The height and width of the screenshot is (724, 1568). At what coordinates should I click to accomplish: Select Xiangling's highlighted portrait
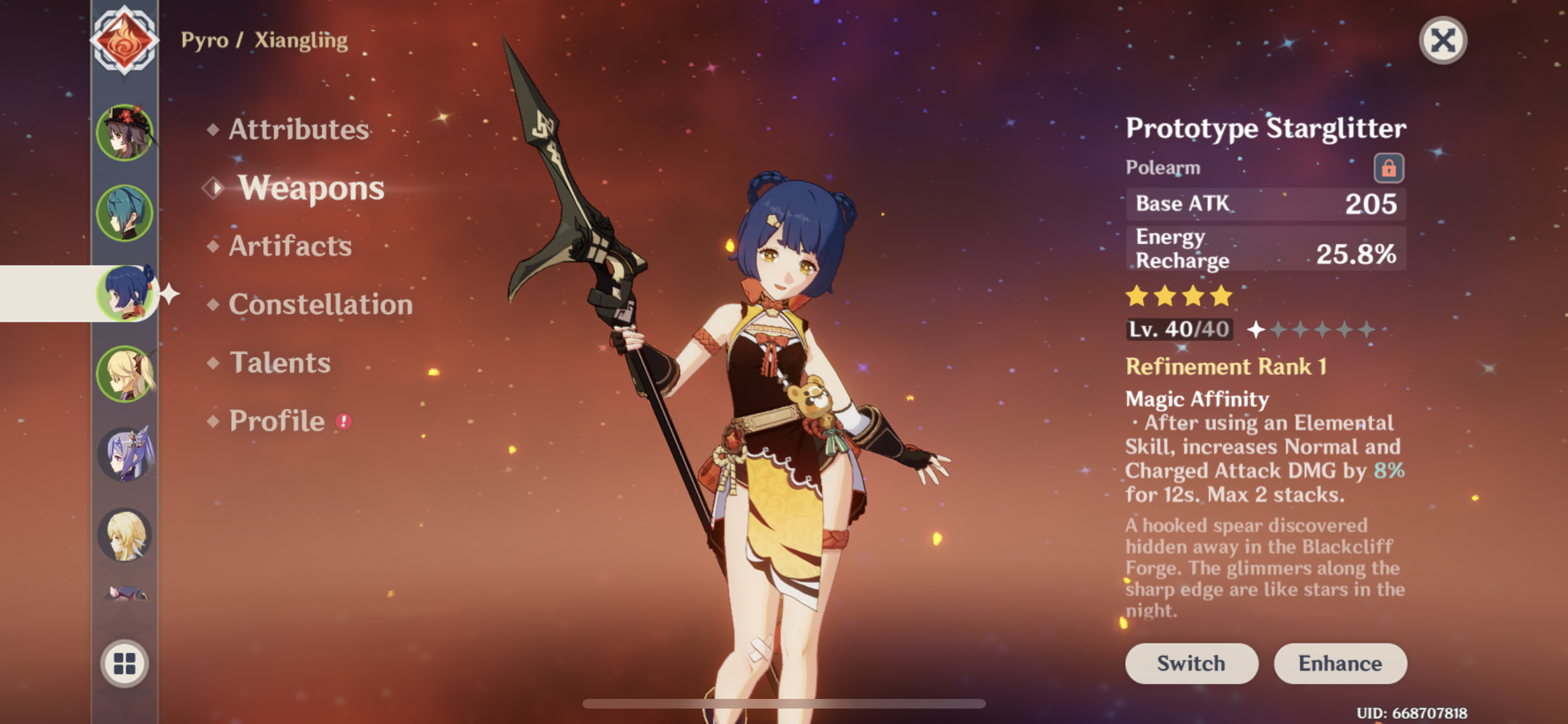coord(126,293)
